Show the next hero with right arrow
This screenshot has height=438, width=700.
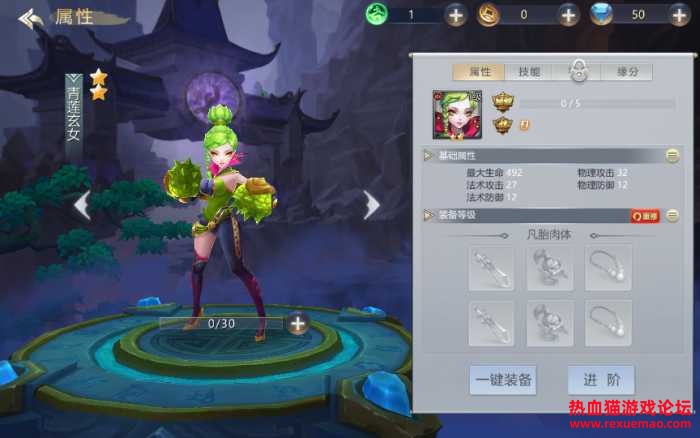coord(372,205)
